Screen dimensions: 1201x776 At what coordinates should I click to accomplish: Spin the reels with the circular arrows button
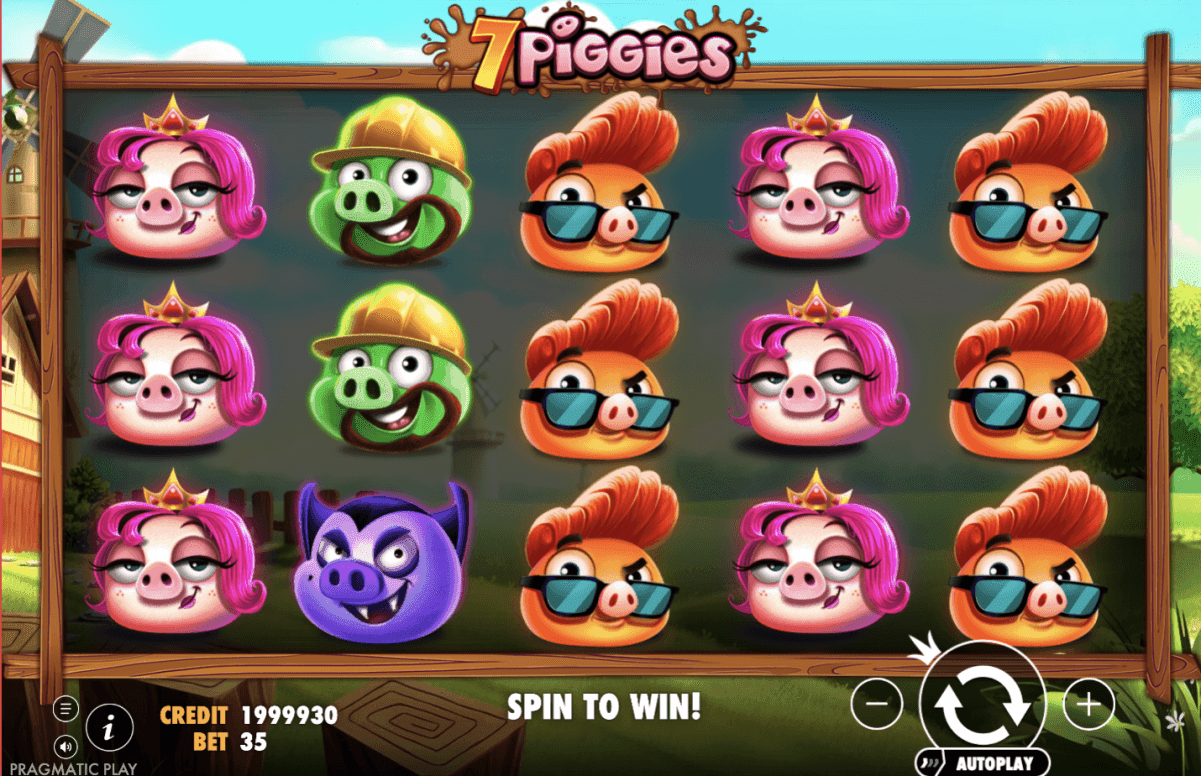coord(982,704)
